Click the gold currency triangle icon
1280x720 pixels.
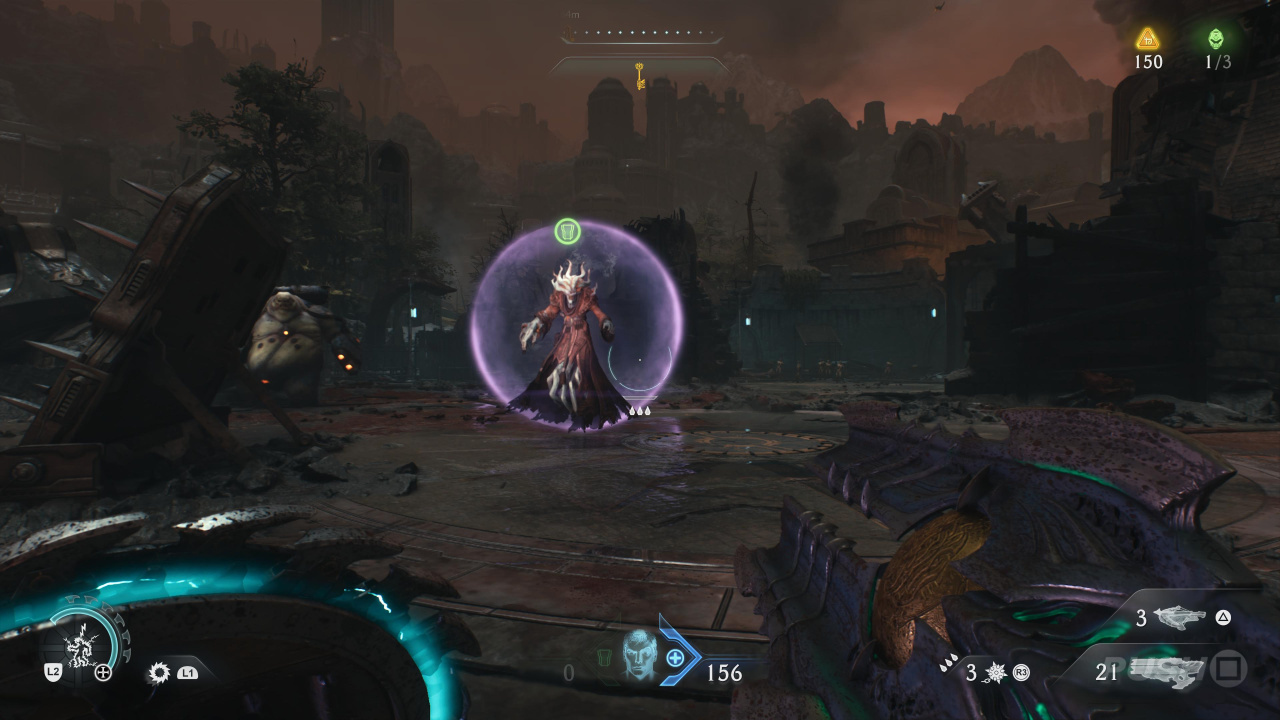pos(1147,38)
